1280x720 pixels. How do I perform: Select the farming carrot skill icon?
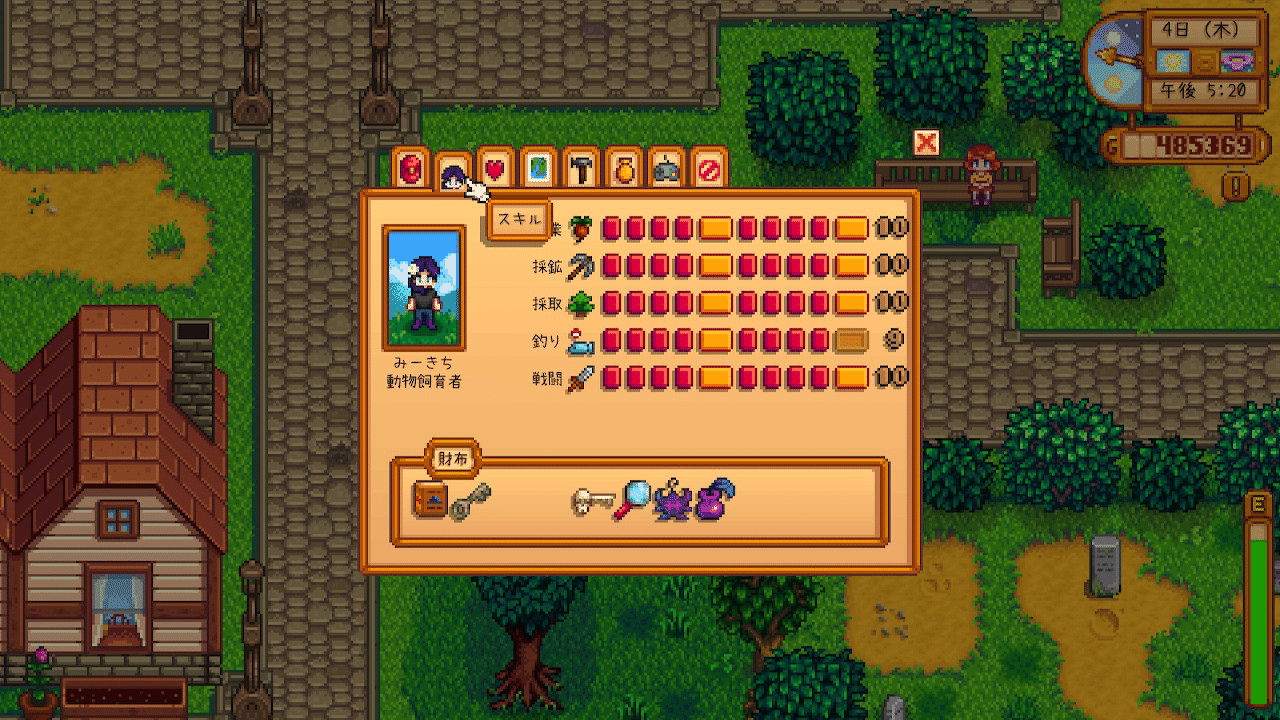[581, 227]
